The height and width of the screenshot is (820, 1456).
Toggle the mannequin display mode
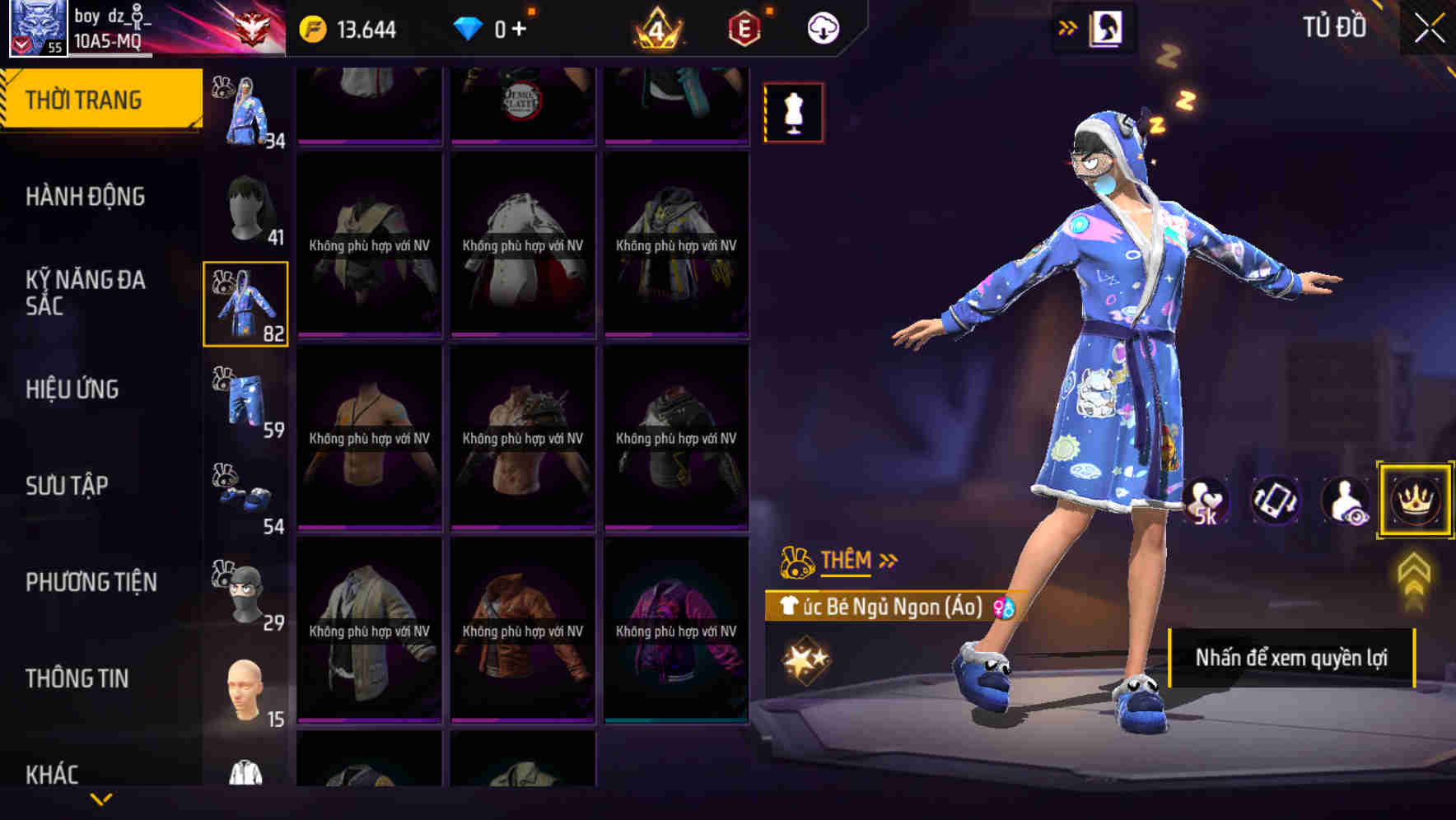[x=793, y=112]
